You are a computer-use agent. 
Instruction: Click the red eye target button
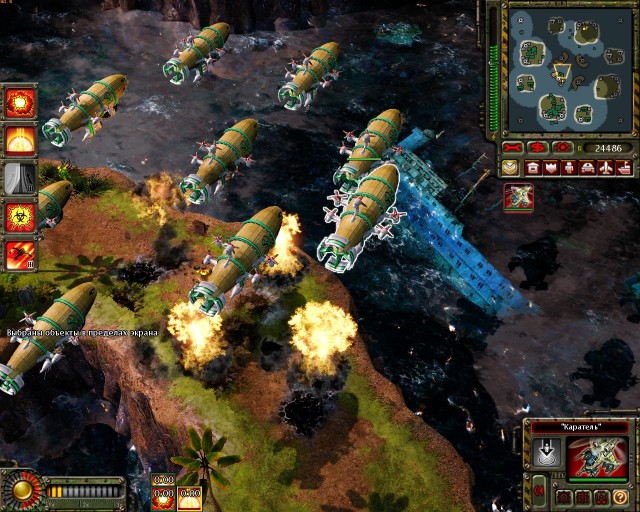(x=564, y=147)
